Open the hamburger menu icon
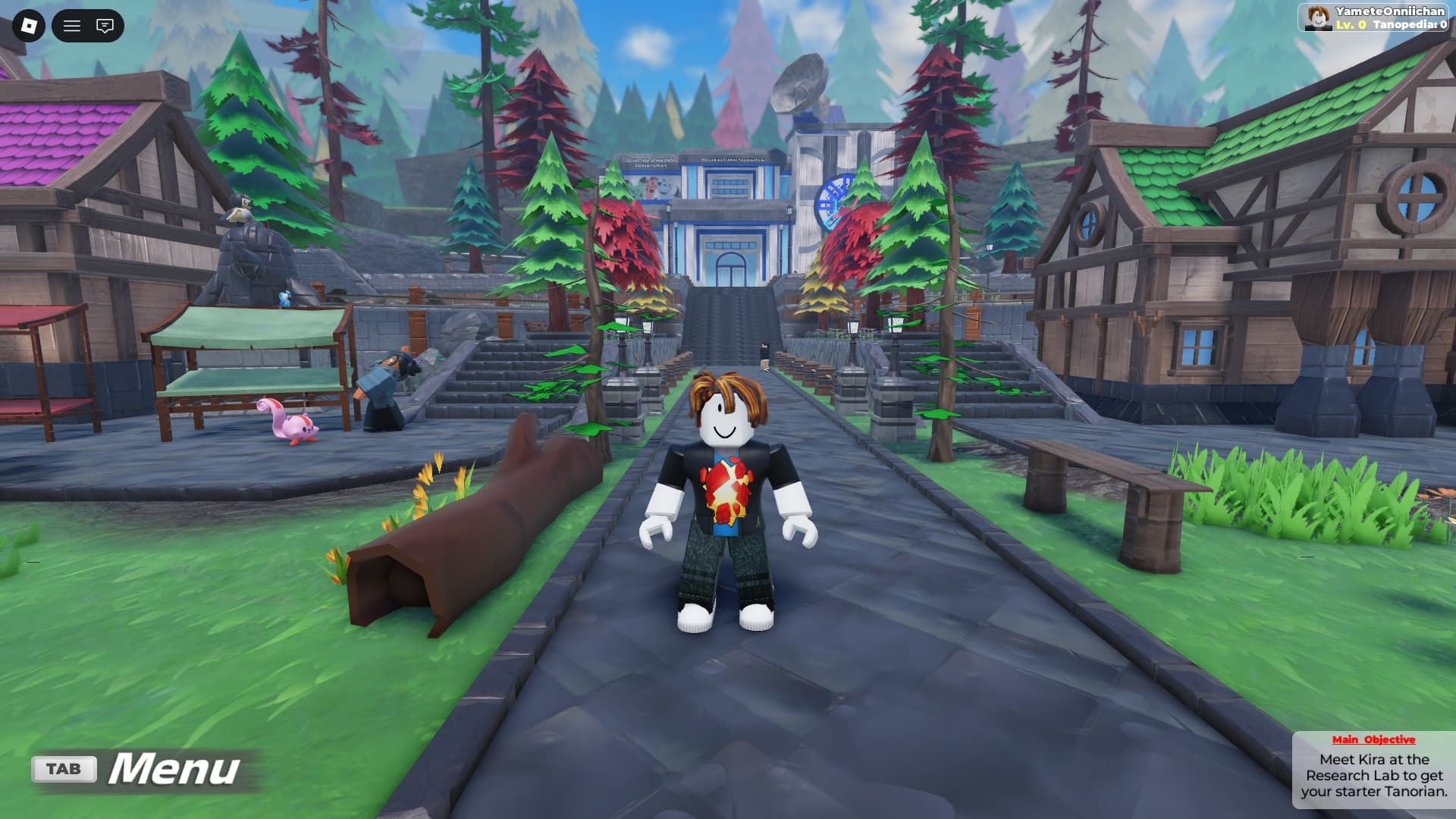The height and width of the screenshot is (819, 1456). coord(72,25)
